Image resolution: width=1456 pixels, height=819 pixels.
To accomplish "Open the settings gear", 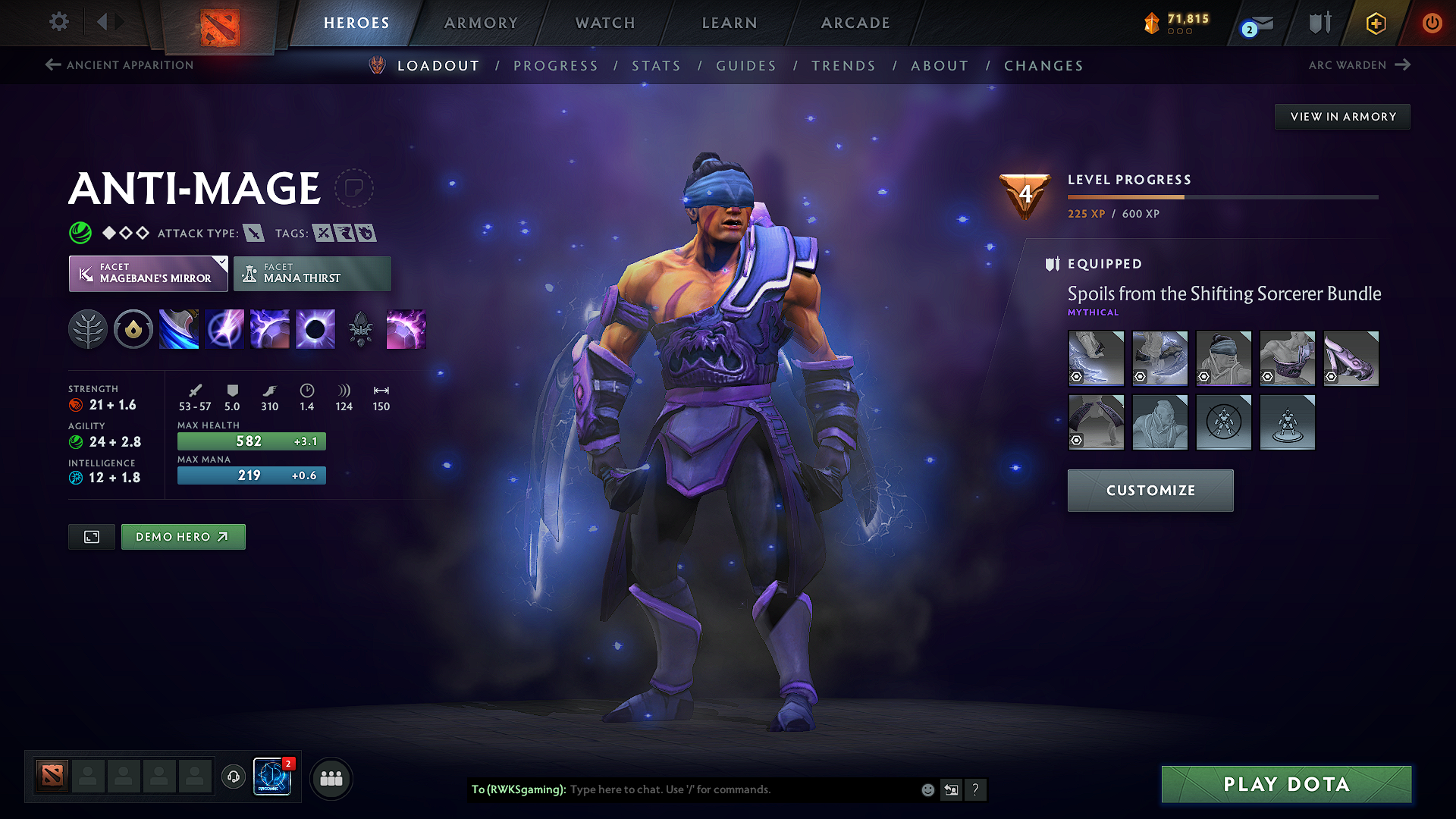I will point(58,22).
